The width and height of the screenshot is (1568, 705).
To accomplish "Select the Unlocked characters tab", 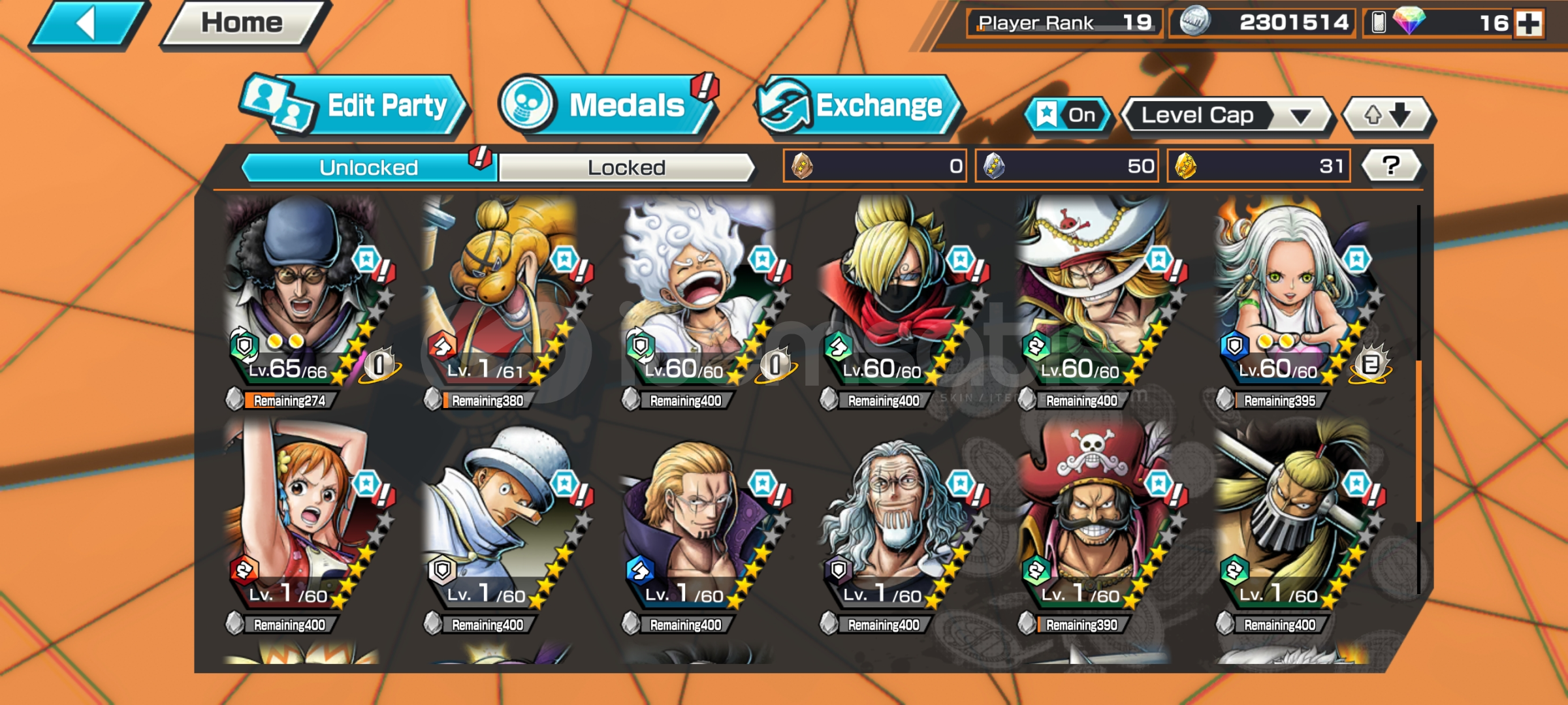I will tap(368, 168).
